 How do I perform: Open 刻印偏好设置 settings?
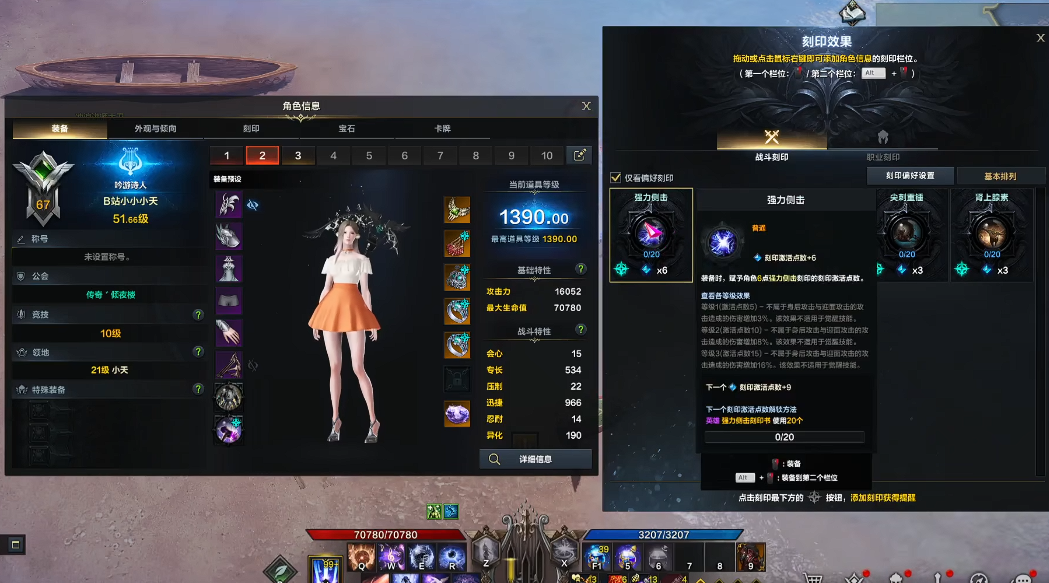click(909, 176)
